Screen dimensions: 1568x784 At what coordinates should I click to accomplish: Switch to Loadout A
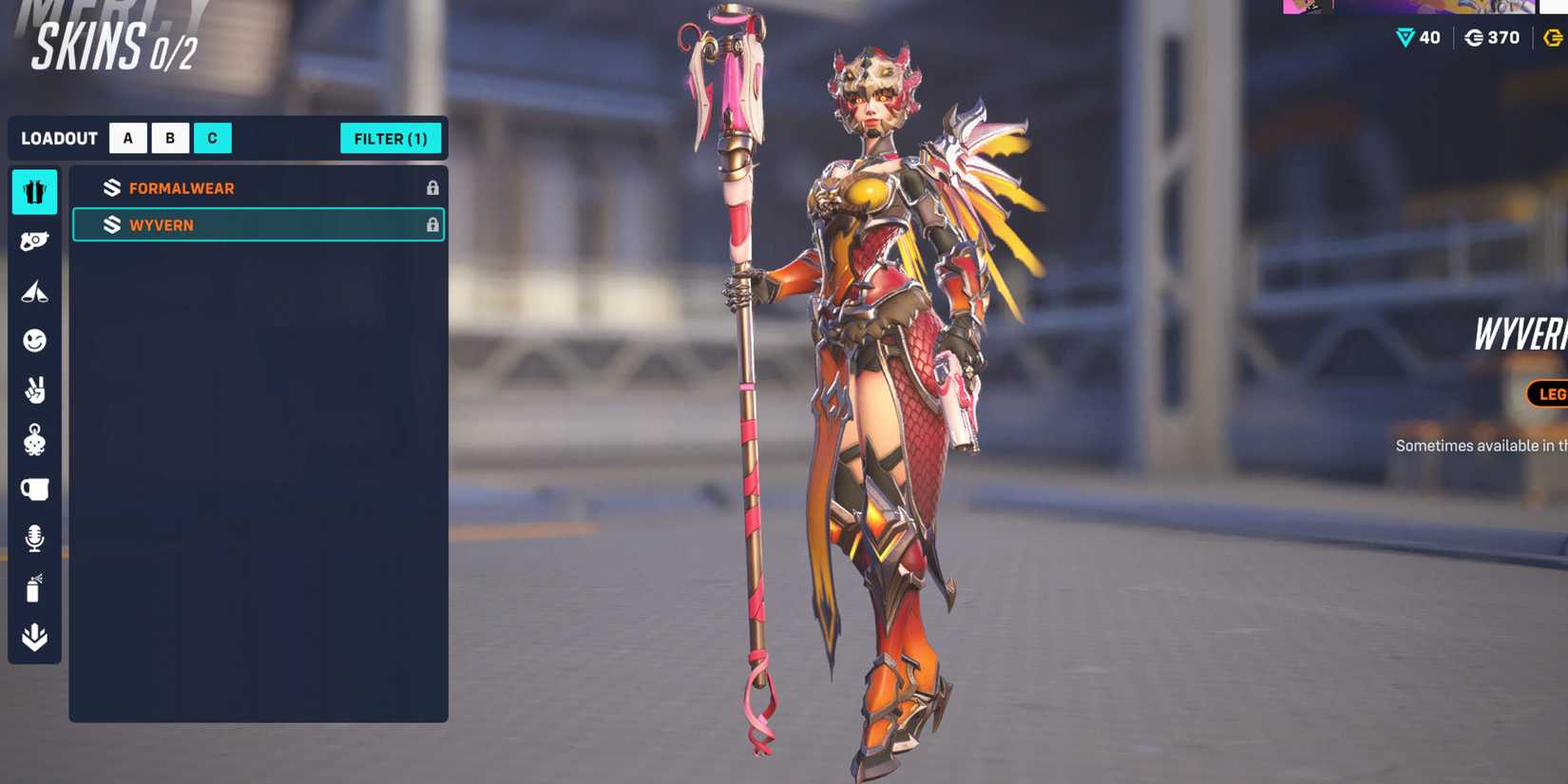(x=127, y=138)
